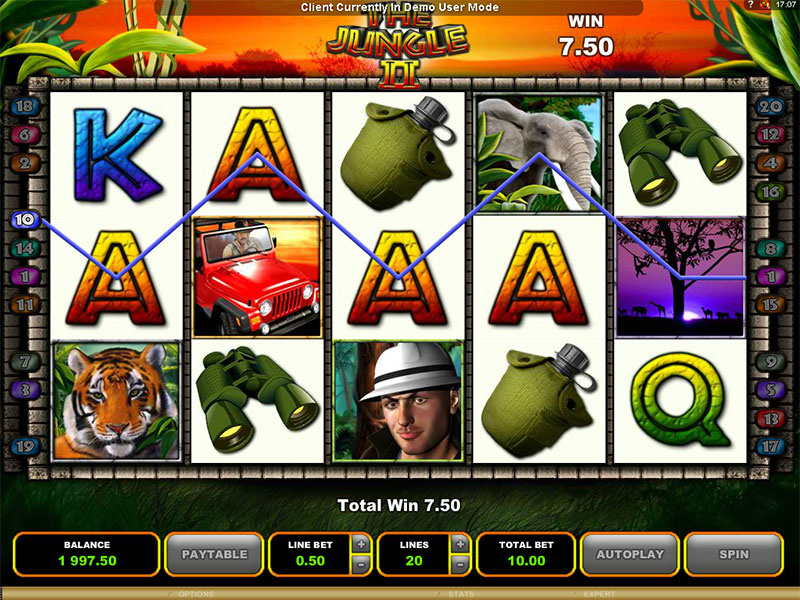
Task: Select payline 7 marker
Action: click(x=26, y=361)
